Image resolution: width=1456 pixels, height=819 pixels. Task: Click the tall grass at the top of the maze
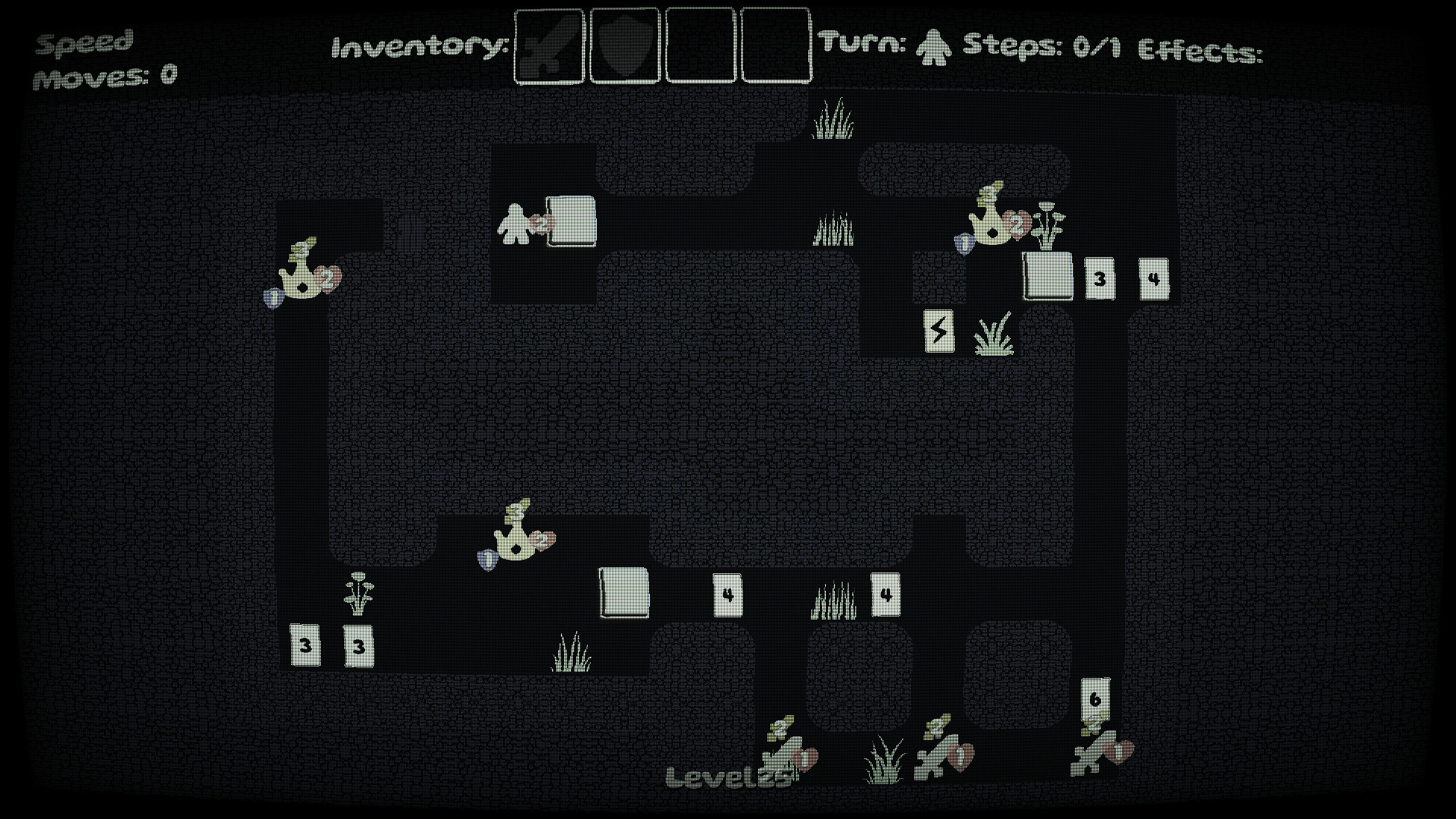(834, 120)
